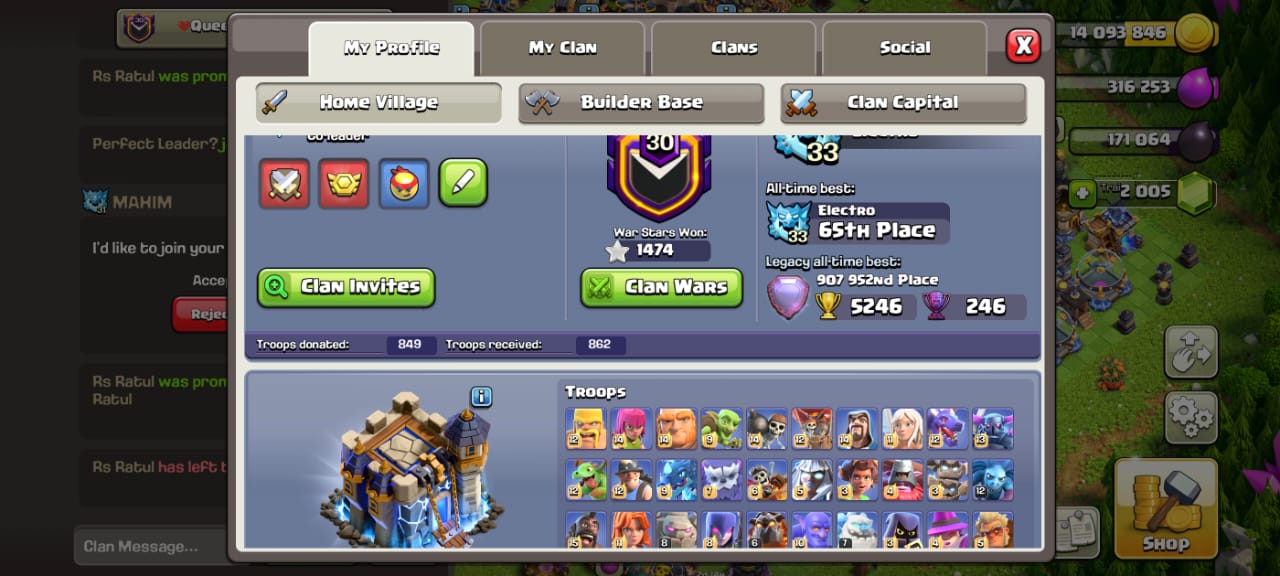The image size is (1280, 576).
Task: Switch to the My Clan tab
Action: click(x=562, y=48)
